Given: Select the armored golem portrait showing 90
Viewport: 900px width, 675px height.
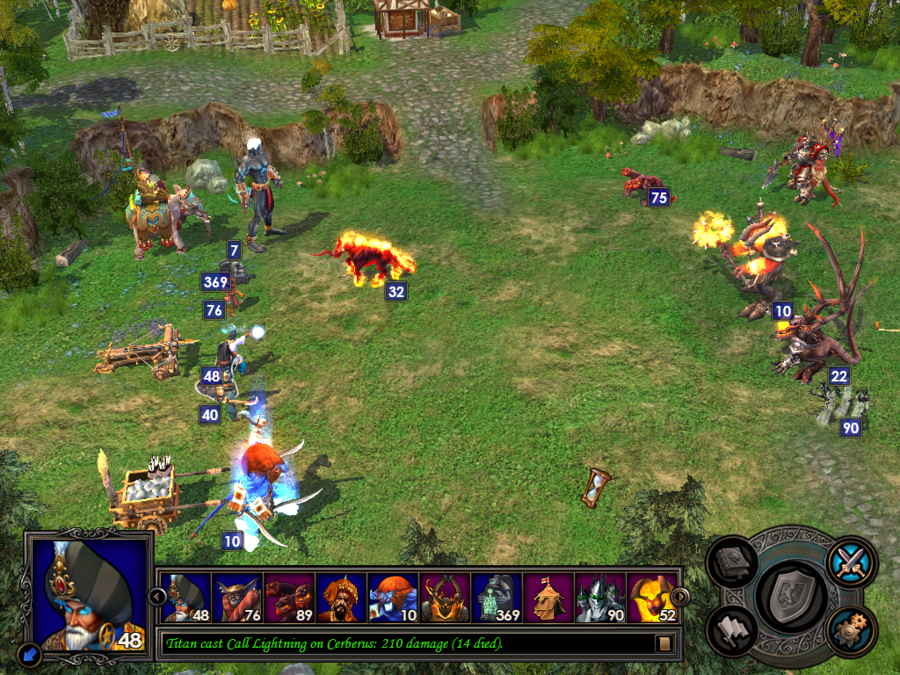Looking at the screenshot, I should [601, 597].
